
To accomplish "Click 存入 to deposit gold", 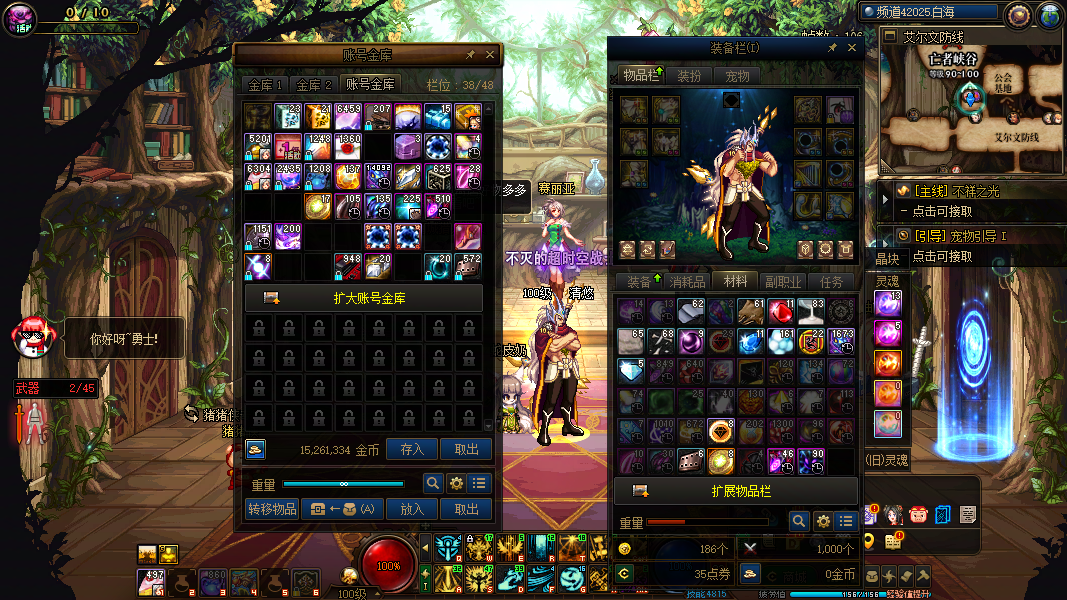I will click(x=412, y=450).
